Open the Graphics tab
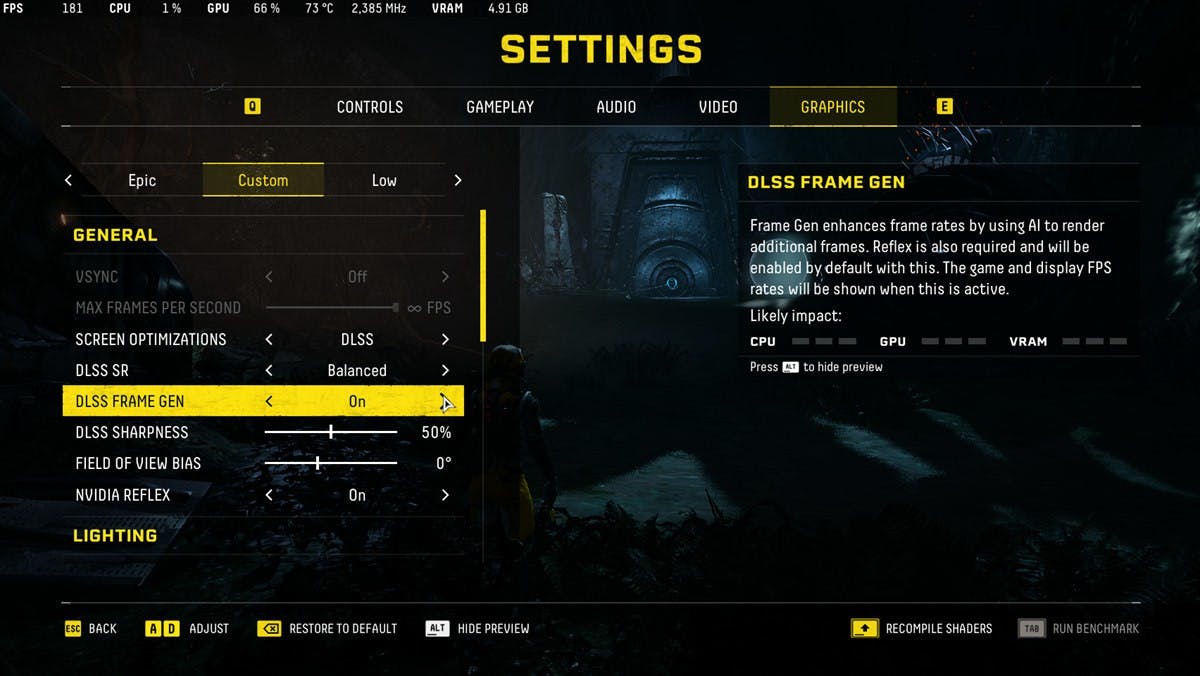The width and height of the screenshot is (1200, 676). click(832, 107)
